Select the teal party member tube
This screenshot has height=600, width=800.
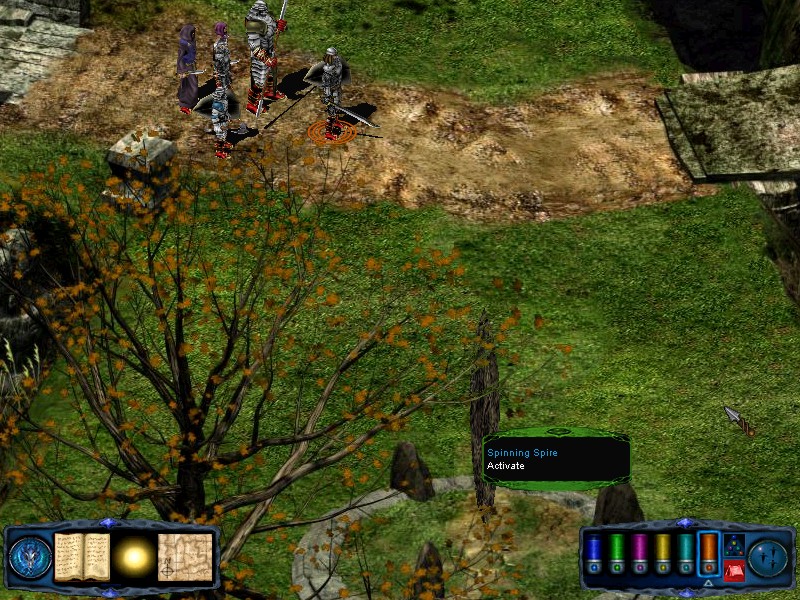(x=685, y=553)
